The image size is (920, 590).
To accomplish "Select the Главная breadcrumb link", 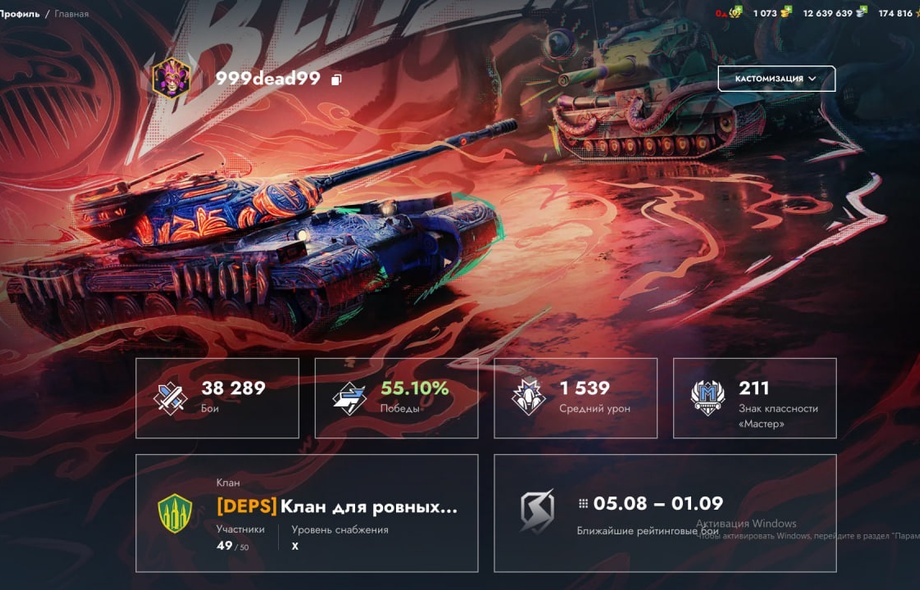I will click(71, 14).
